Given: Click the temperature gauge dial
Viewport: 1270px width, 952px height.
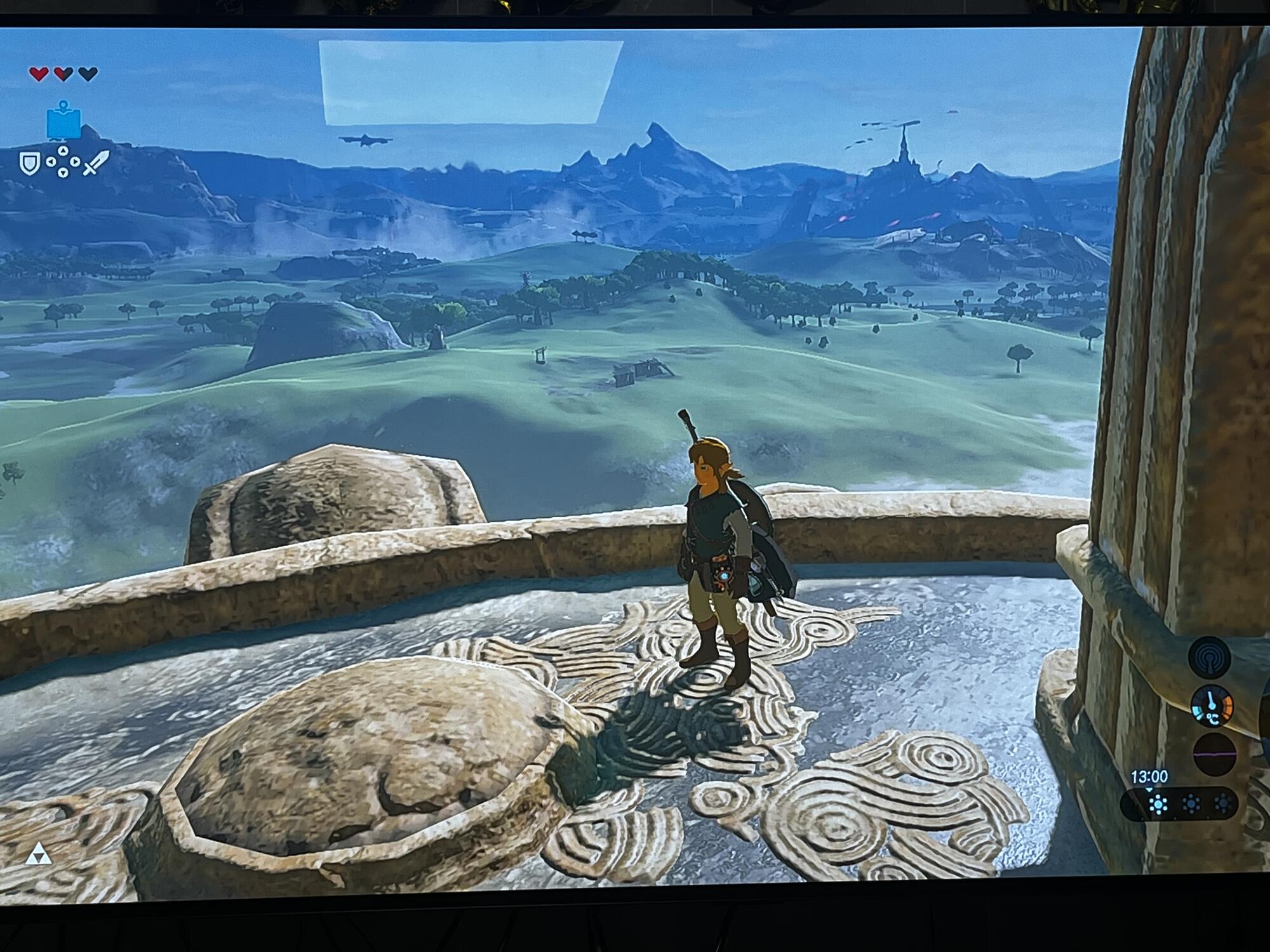Looking at the screenshot, I should tap(1212, 705).
